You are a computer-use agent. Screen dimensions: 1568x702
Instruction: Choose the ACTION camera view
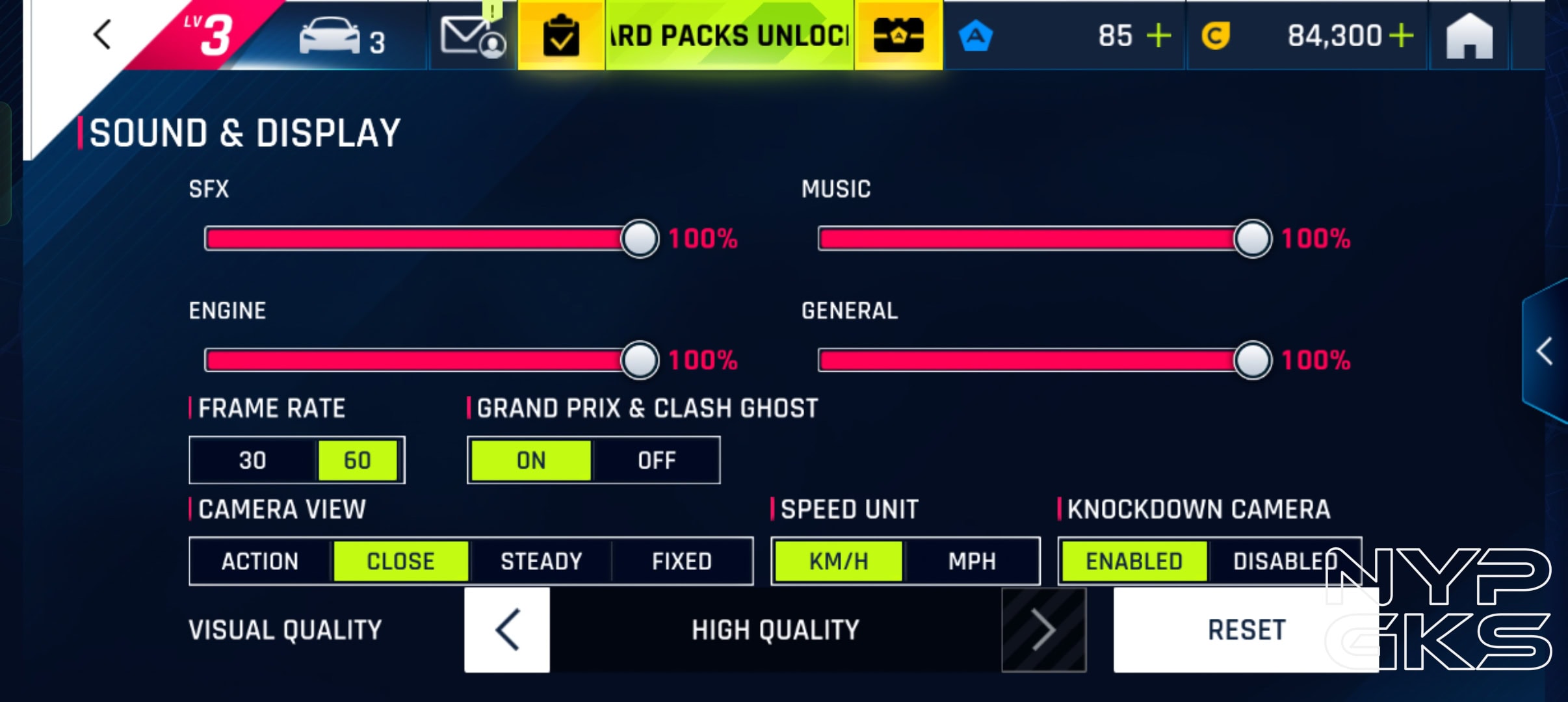coord(260,561)
